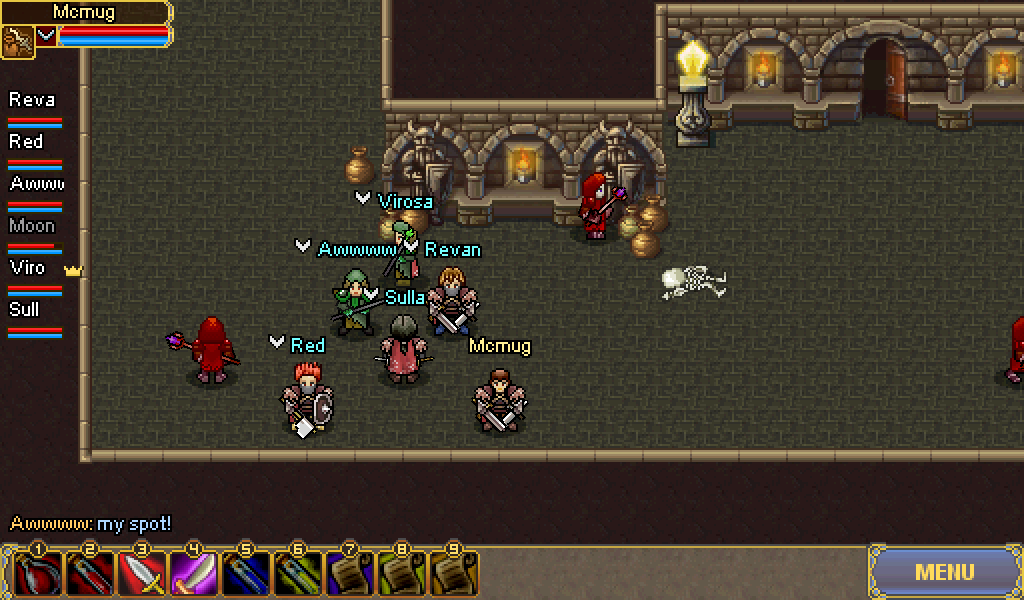Image resolution: width=1024 pixels, height=600 pixels.
Task: Use the green vial in slot 6
Action: [298, 575]
